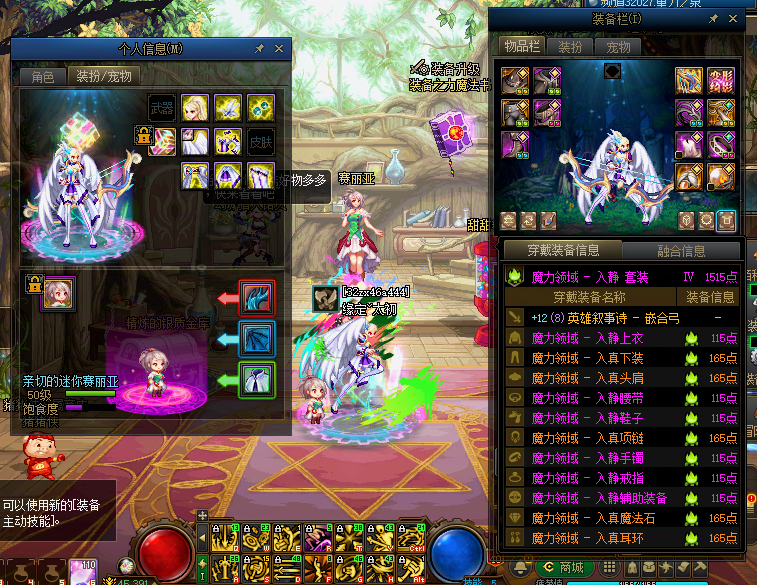This screenshot has height=585, width=757.
Task: Open the 物品栏 inventory tab
Action: click(521, 46)
